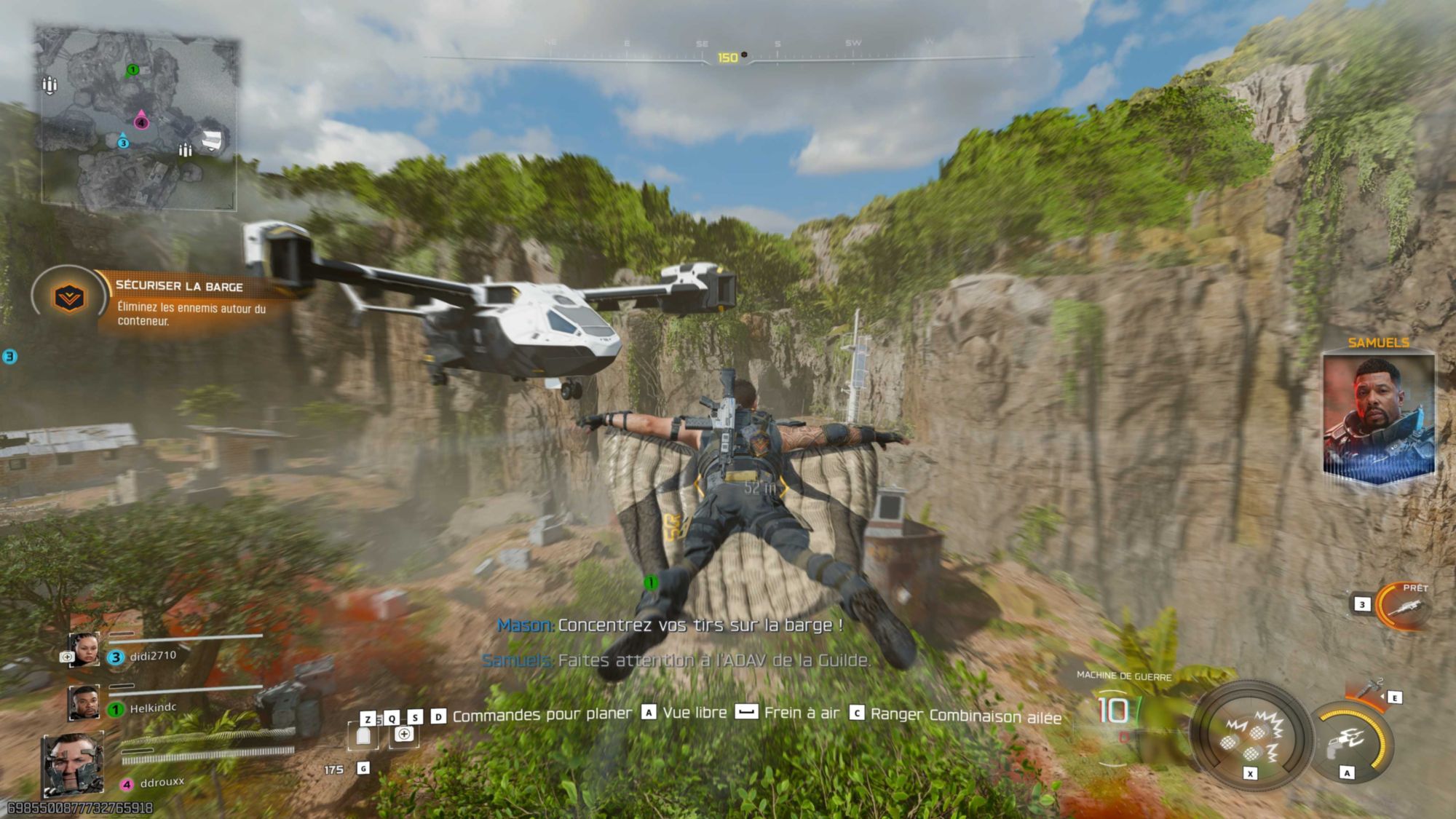The image size is (1456, 819).
Task: Open the Sécuriser la barge objective tracker
Action: [191, 303]
